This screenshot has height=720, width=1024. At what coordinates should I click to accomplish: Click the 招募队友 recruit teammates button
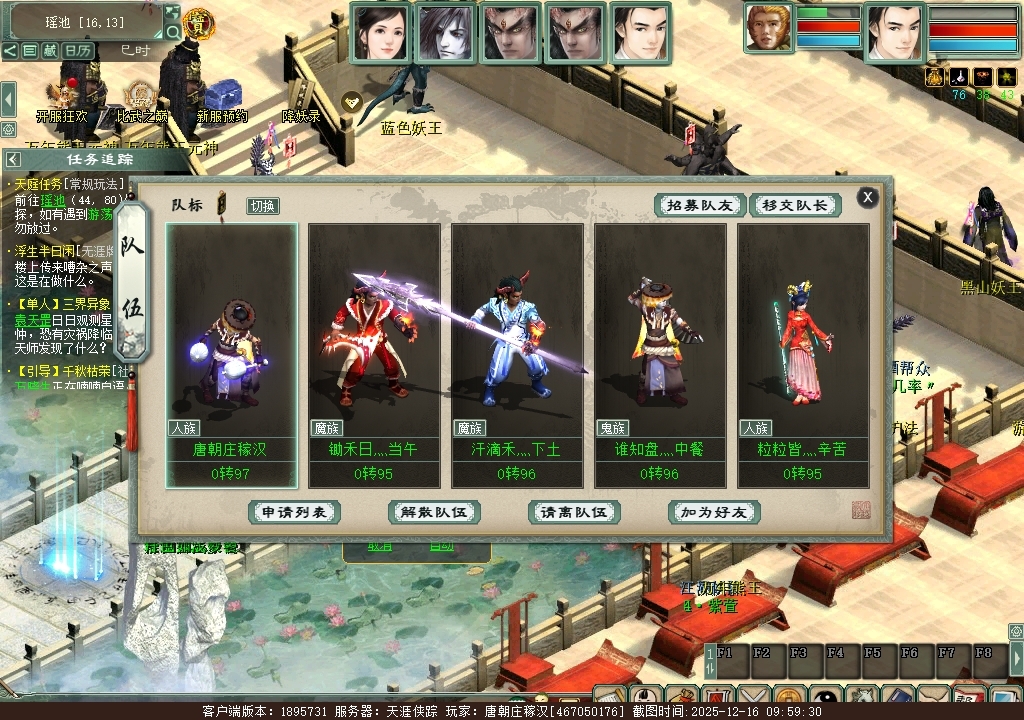(700, 205)
